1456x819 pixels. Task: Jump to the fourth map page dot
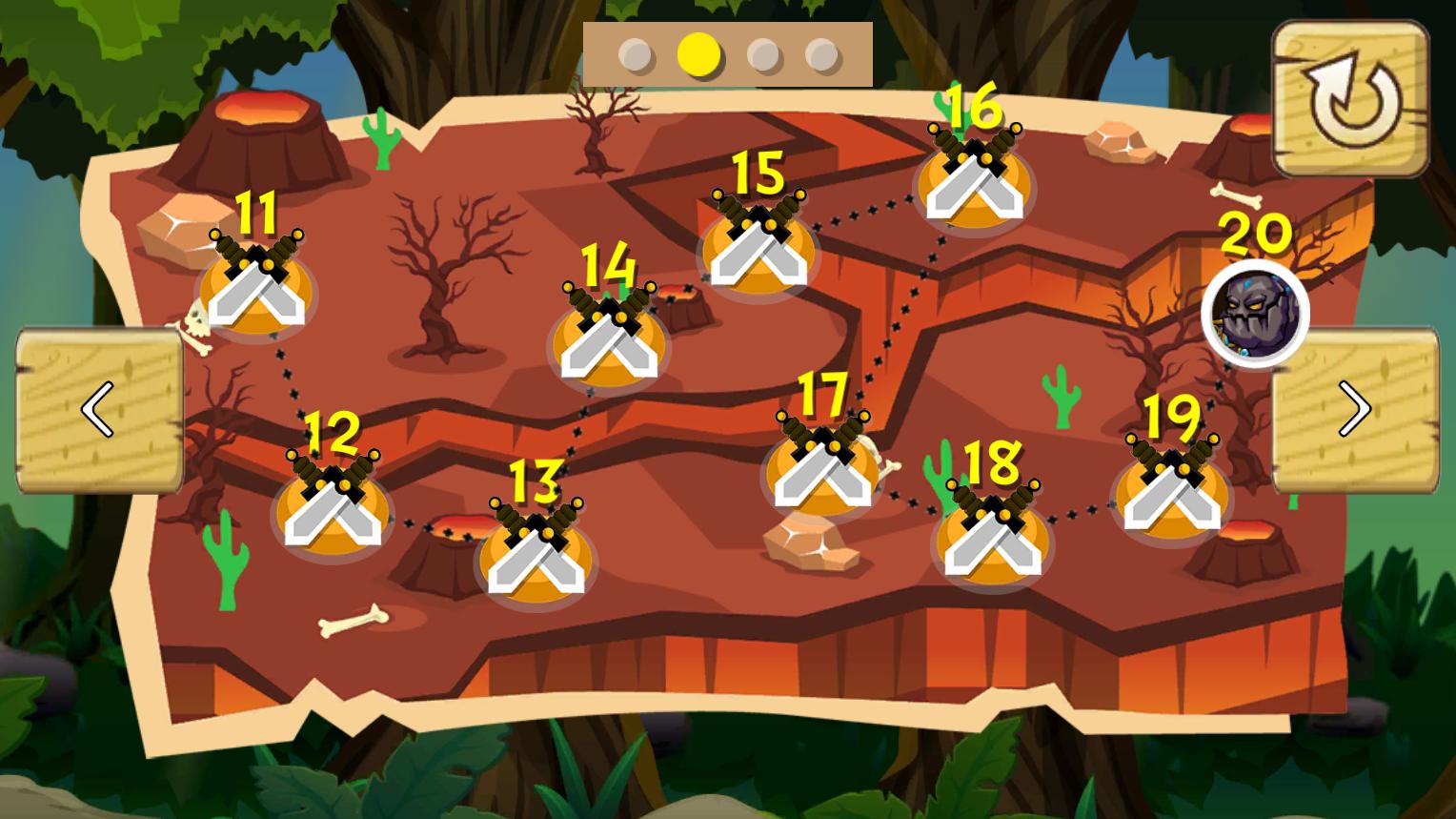coord(822,55)
